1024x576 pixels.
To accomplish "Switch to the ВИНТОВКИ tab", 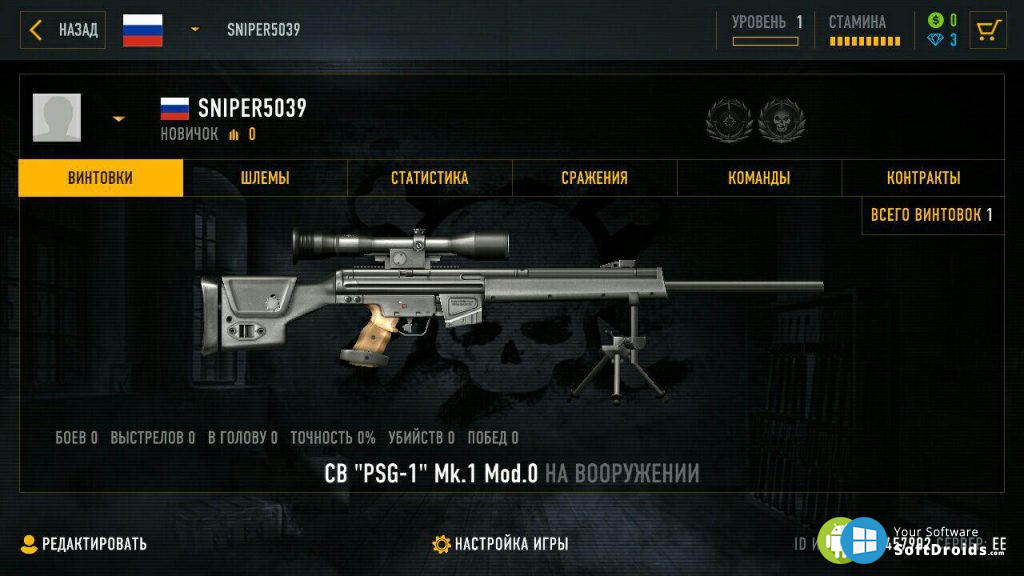I will 100,178.
